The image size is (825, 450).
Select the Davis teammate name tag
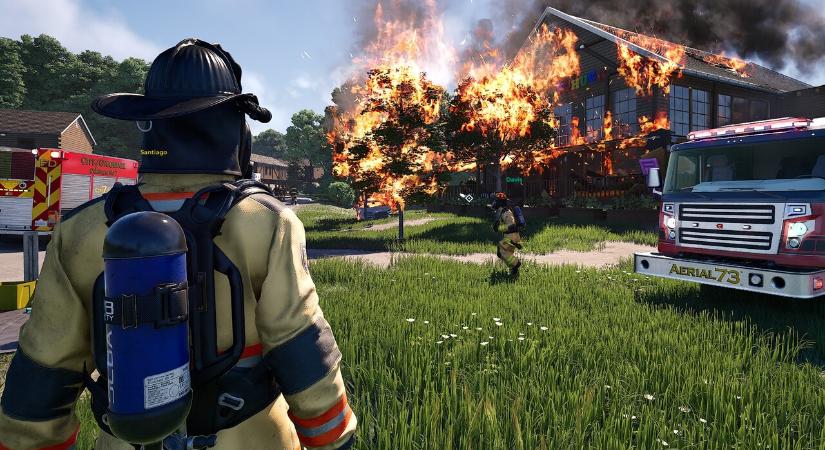[x=514, y=180]
